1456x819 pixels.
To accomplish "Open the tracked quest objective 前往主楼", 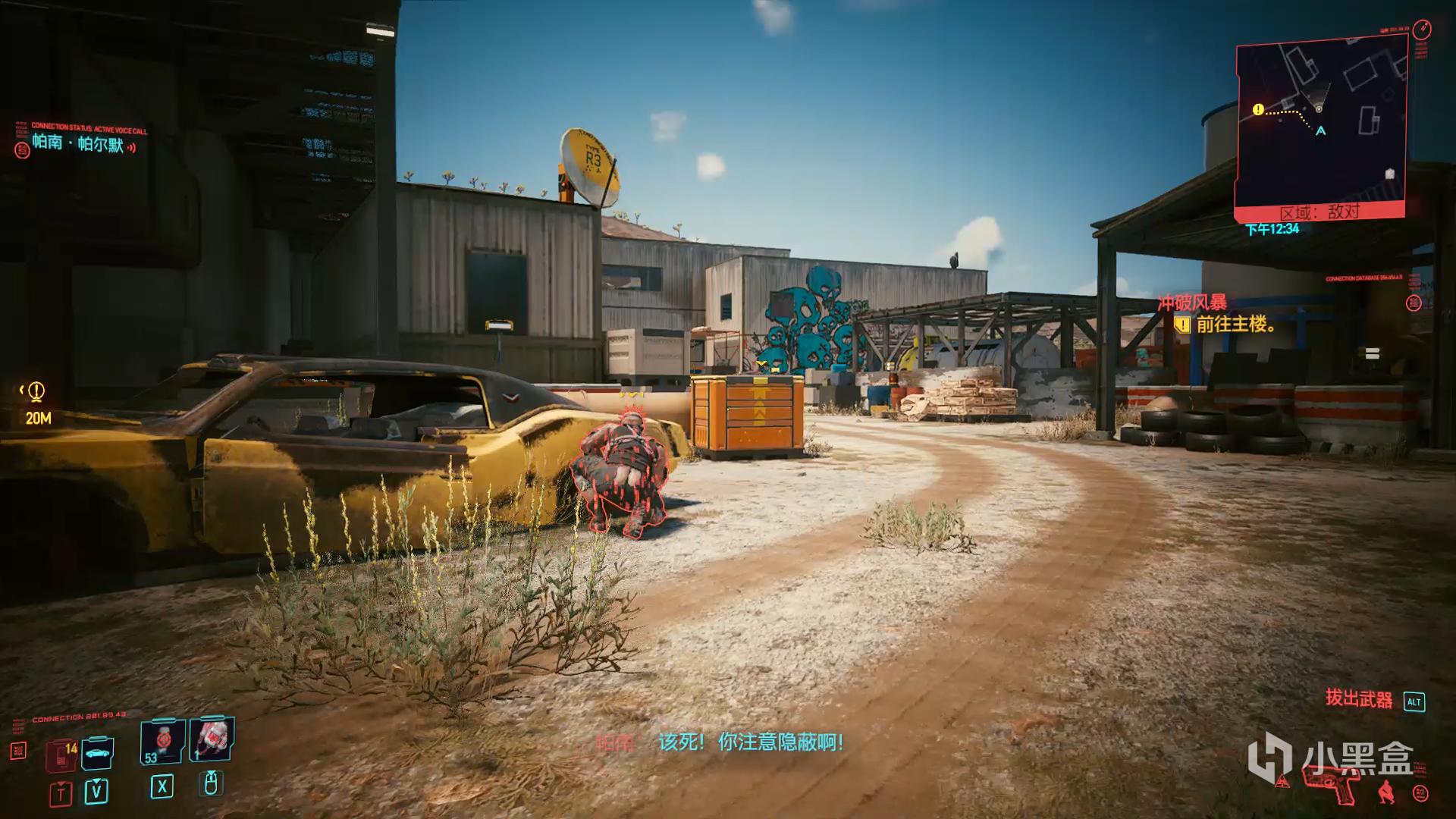I will 1235,325.
